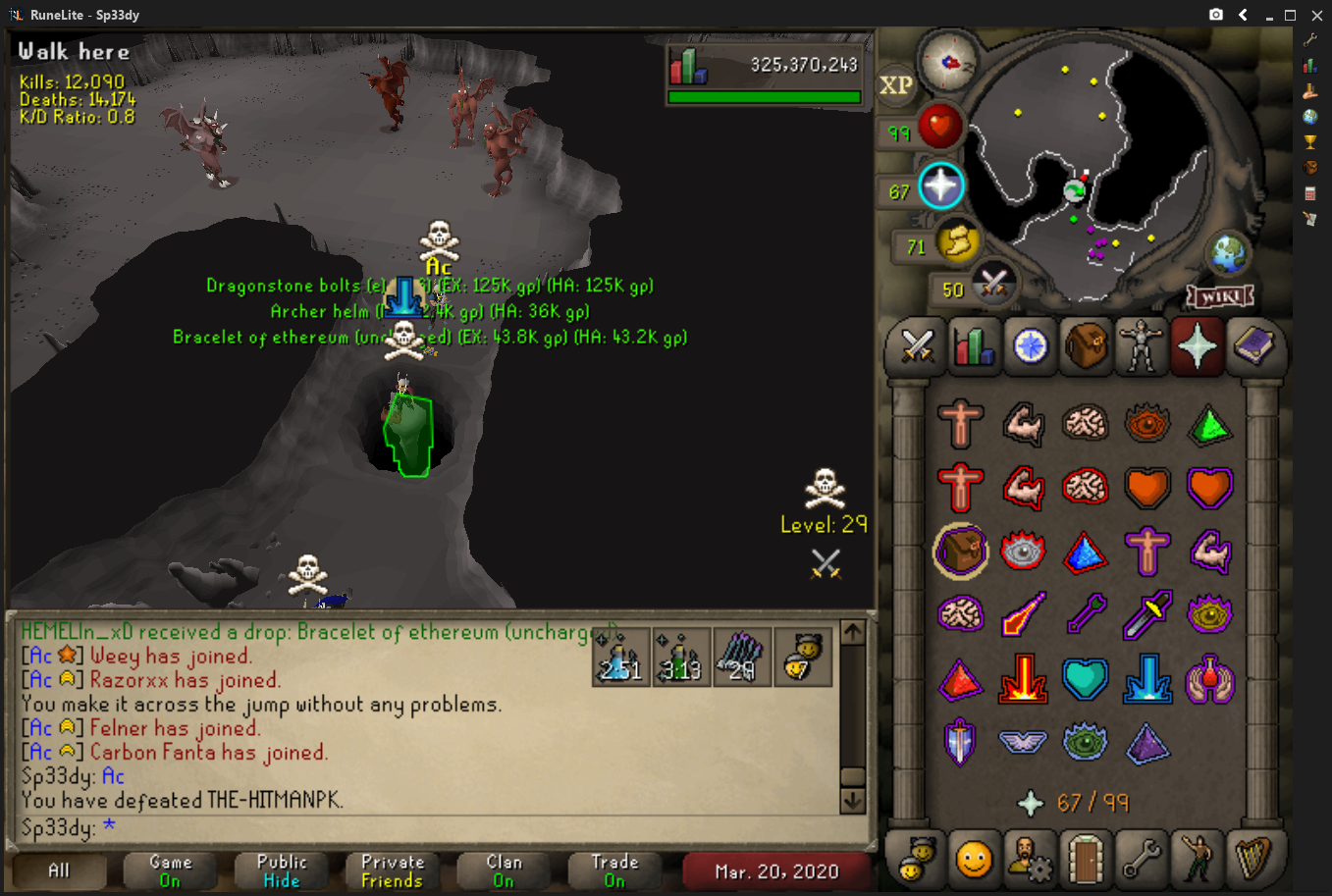This screenshot has height=896, width=1332.
Task: Open the Logout door tab
Action: pyautogui.click(x=1086, y=859)
